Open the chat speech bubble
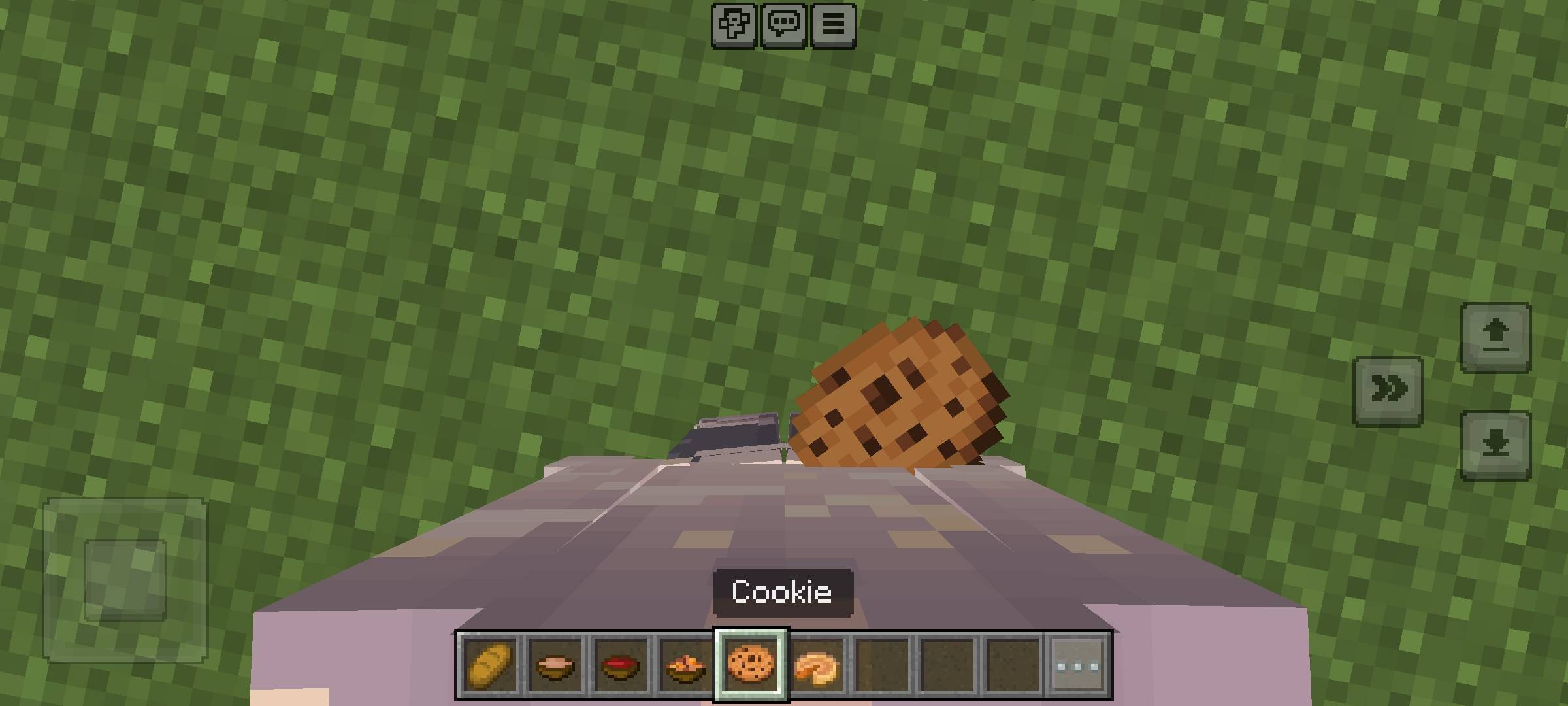The height and width of the screenshot is (706, 1568). click(x=783, y=25)
